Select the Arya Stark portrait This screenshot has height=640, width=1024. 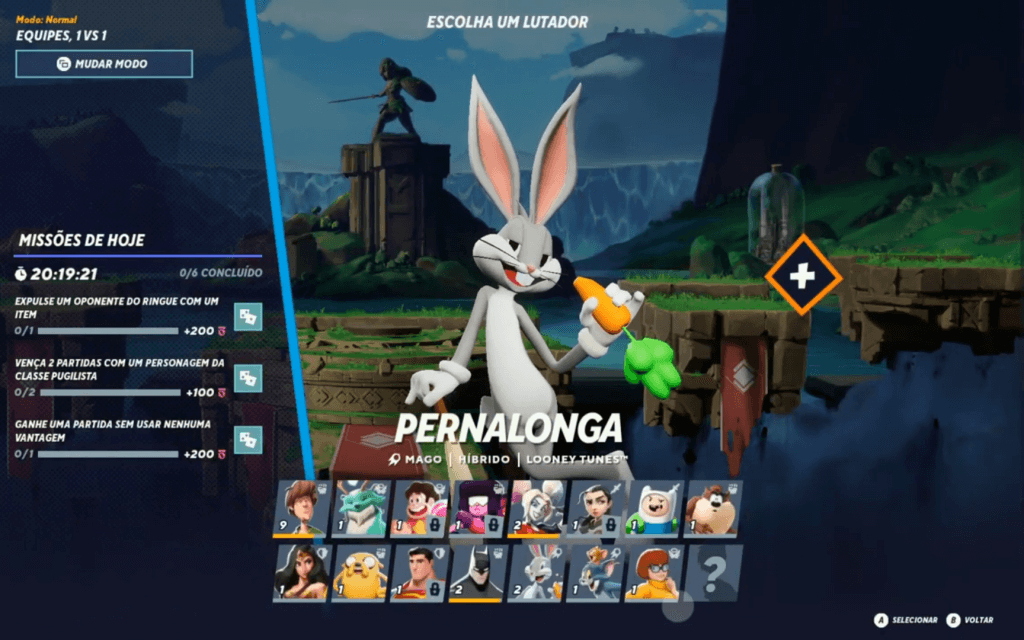pos(596,509)
